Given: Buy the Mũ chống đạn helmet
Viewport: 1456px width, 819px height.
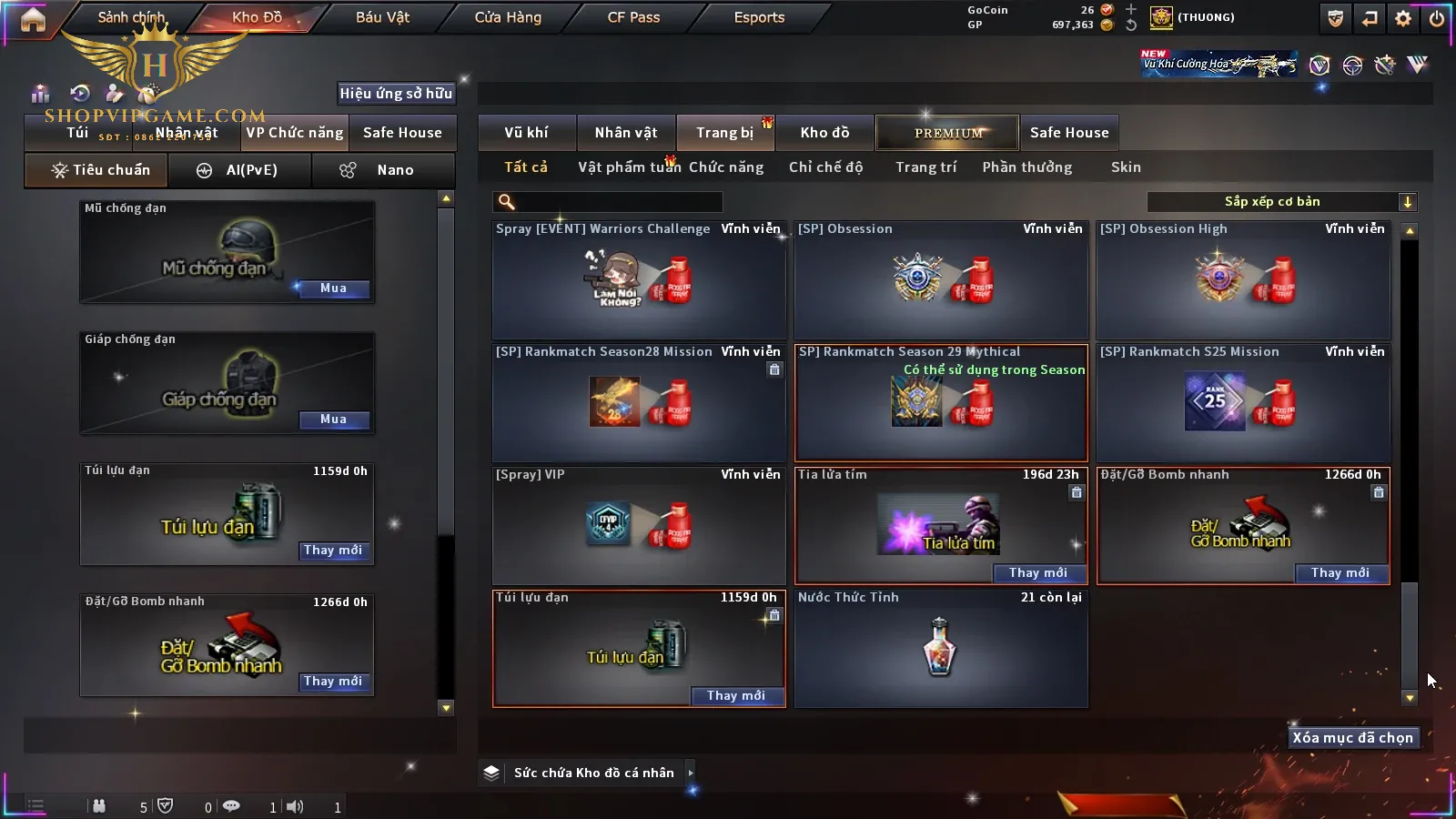Looking at the screenshot, I should coord(333,288).
